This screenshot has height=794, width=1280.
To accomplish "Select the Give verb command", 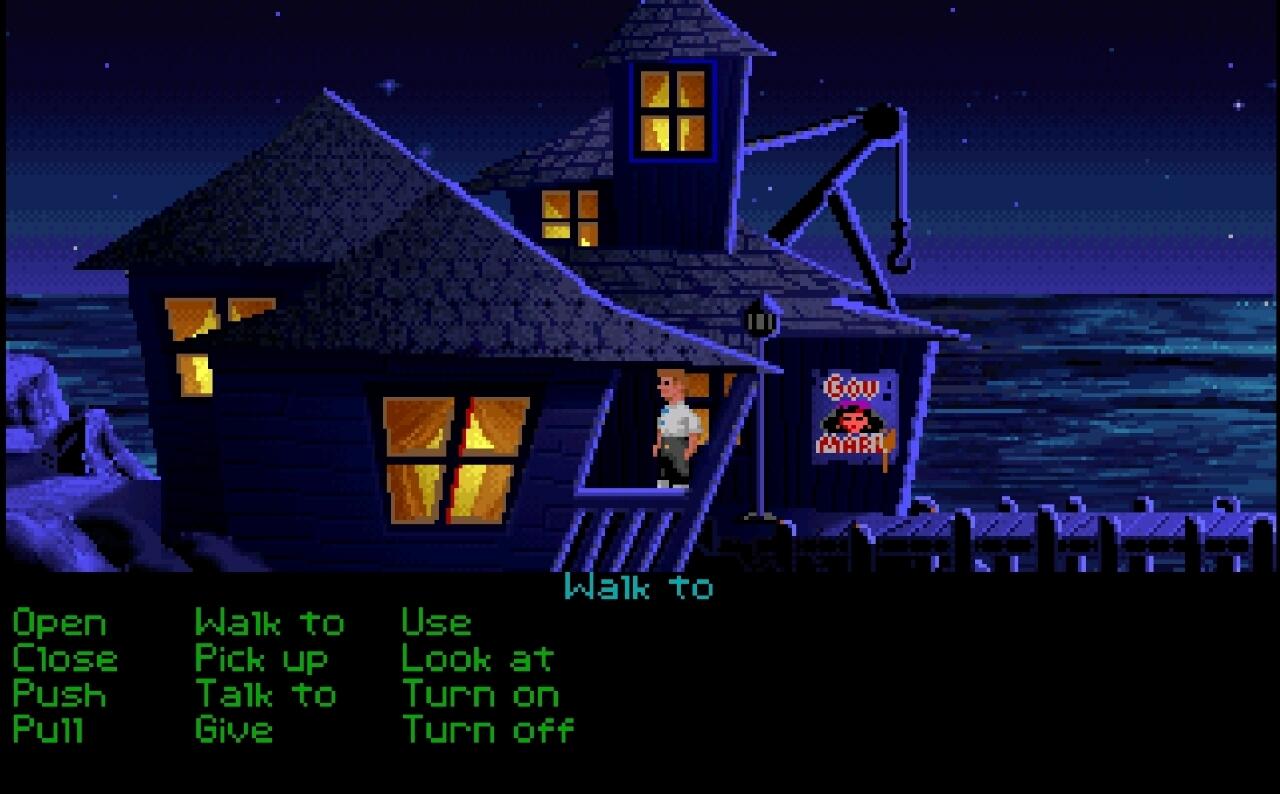I will click(235, 729).
